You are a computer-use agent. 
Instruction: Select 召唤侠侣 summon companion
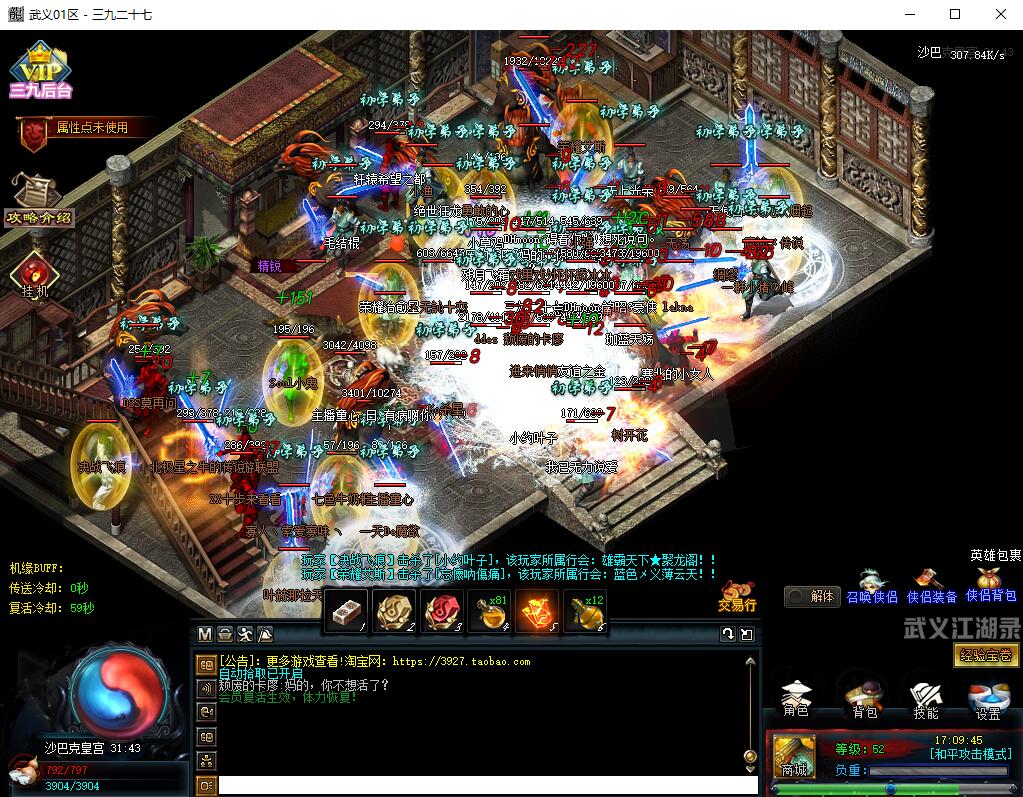[x=872, y=586]
